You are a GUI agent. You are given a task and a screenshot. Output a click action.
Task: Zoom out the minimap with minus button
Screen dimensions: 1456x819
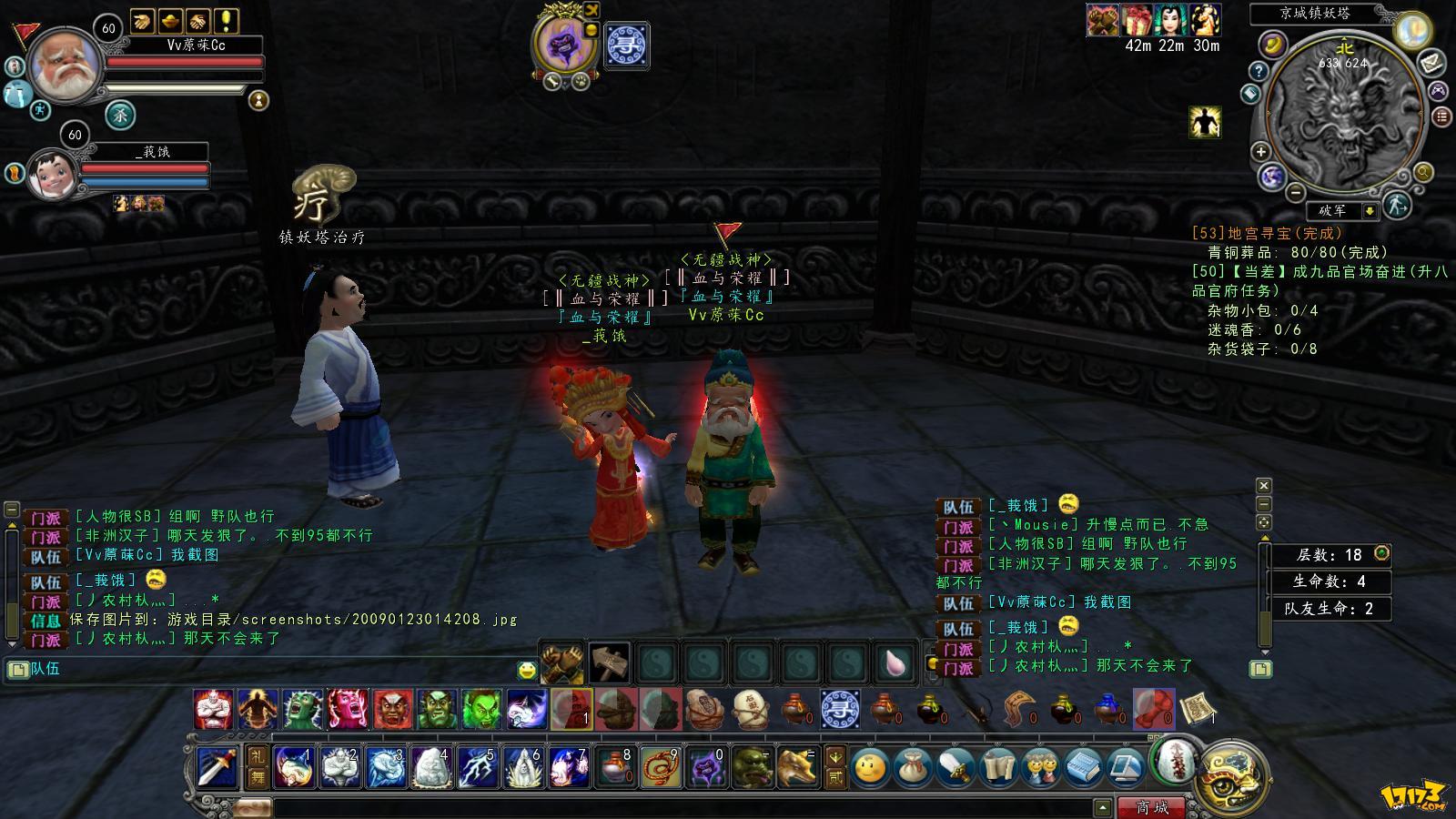point(1295,192)
